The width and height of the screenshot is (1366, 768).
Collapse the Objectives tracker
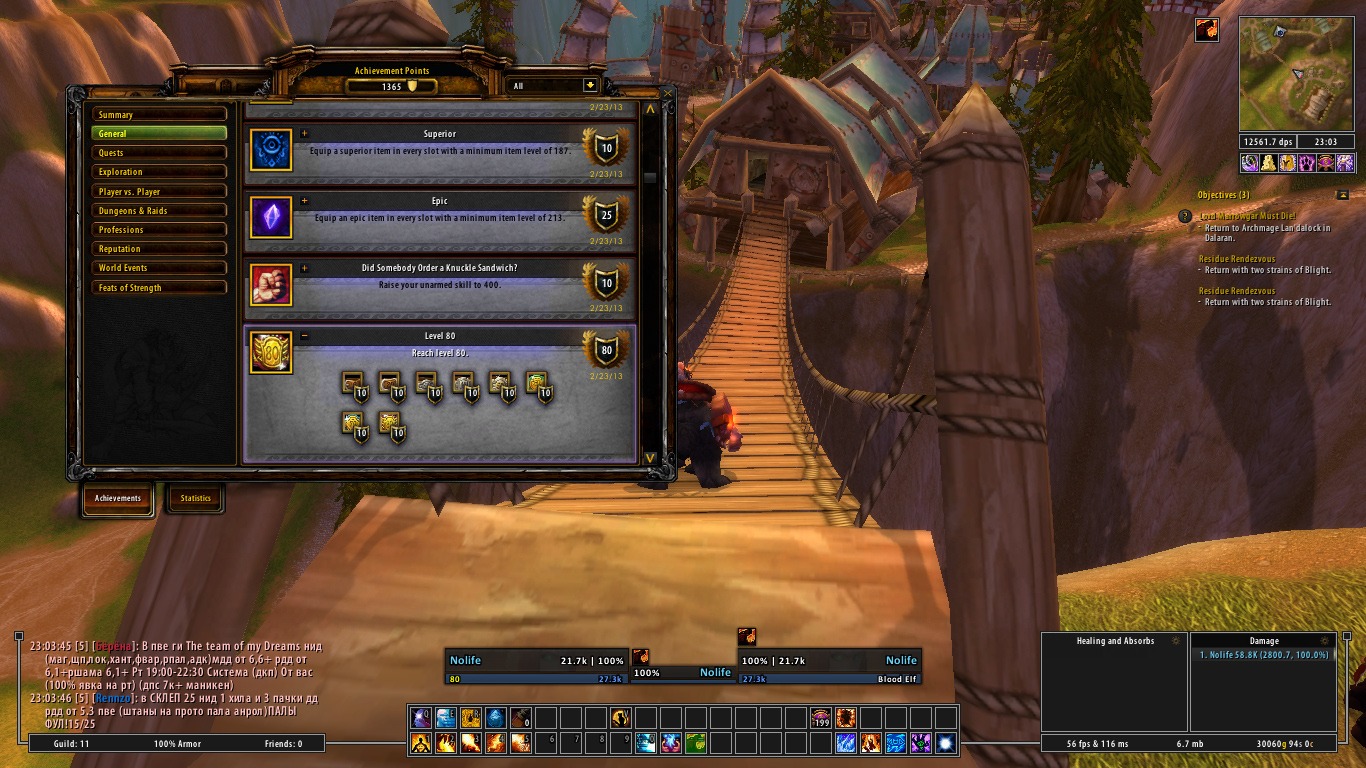(x=1342, y=195)
